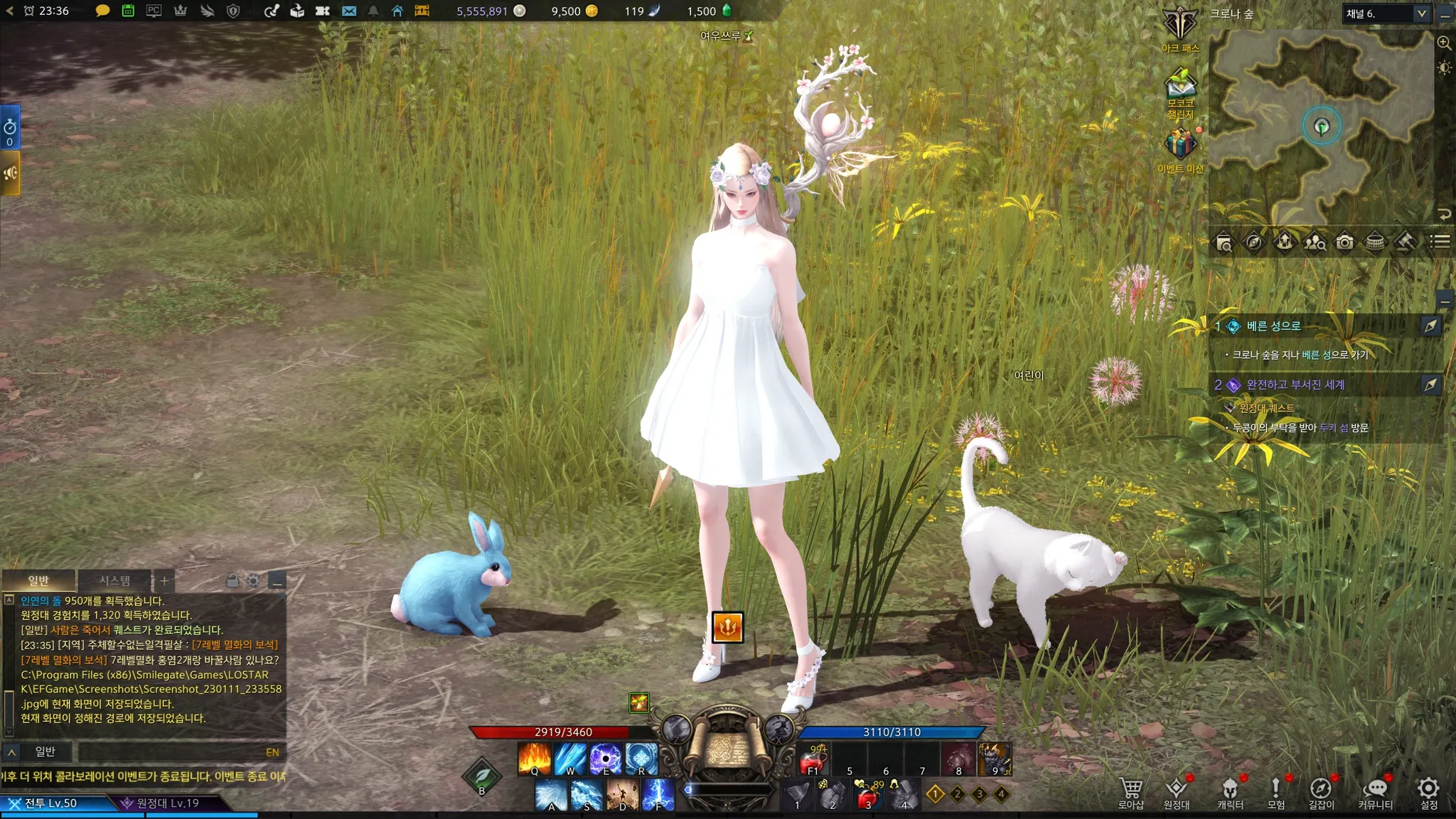Open the 설정 settings gear
This screenshot has width=1456, height=819.
click(x=1428, y=791)
